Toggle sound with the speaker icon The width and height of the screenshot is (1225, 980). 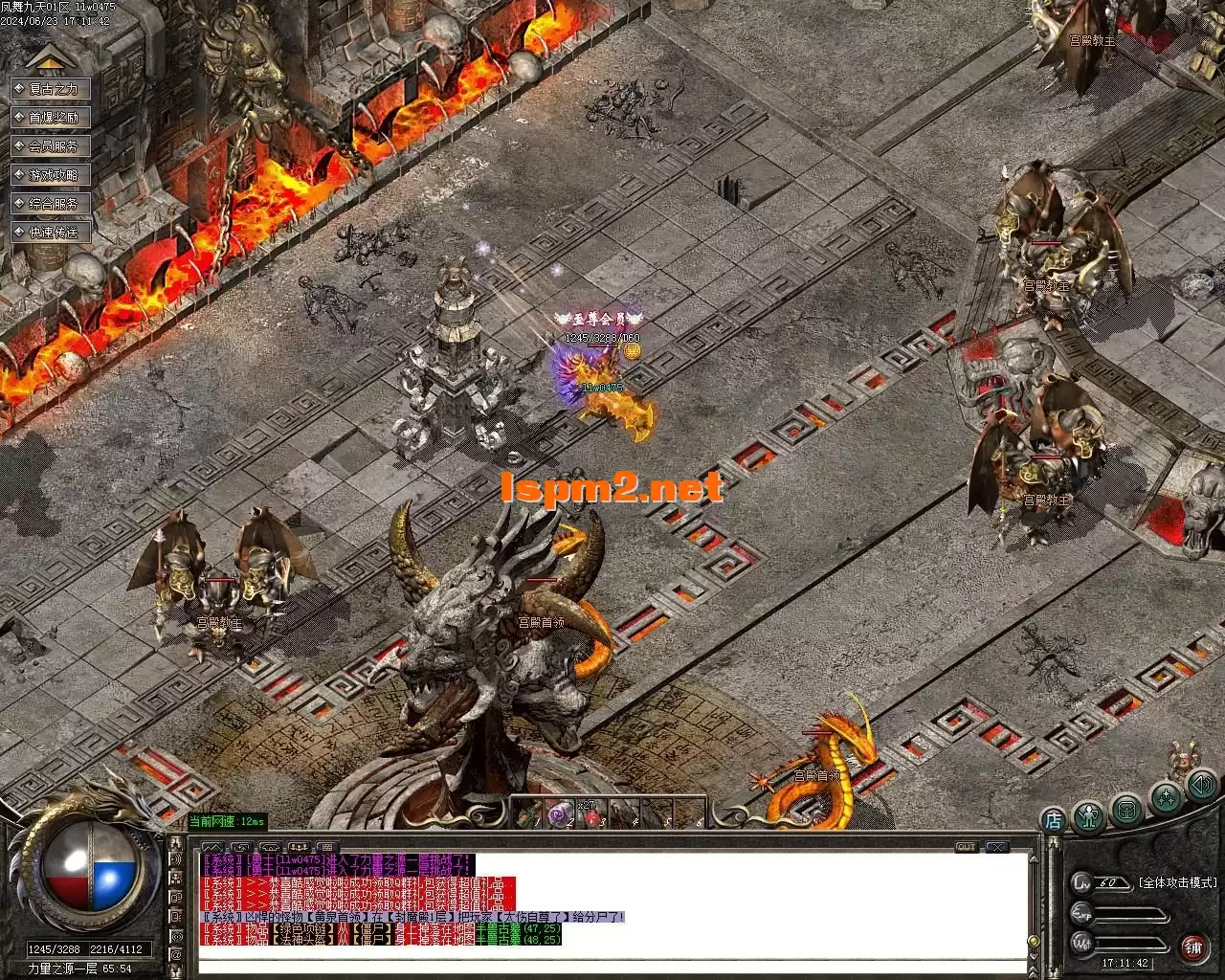click(1201, 787)
